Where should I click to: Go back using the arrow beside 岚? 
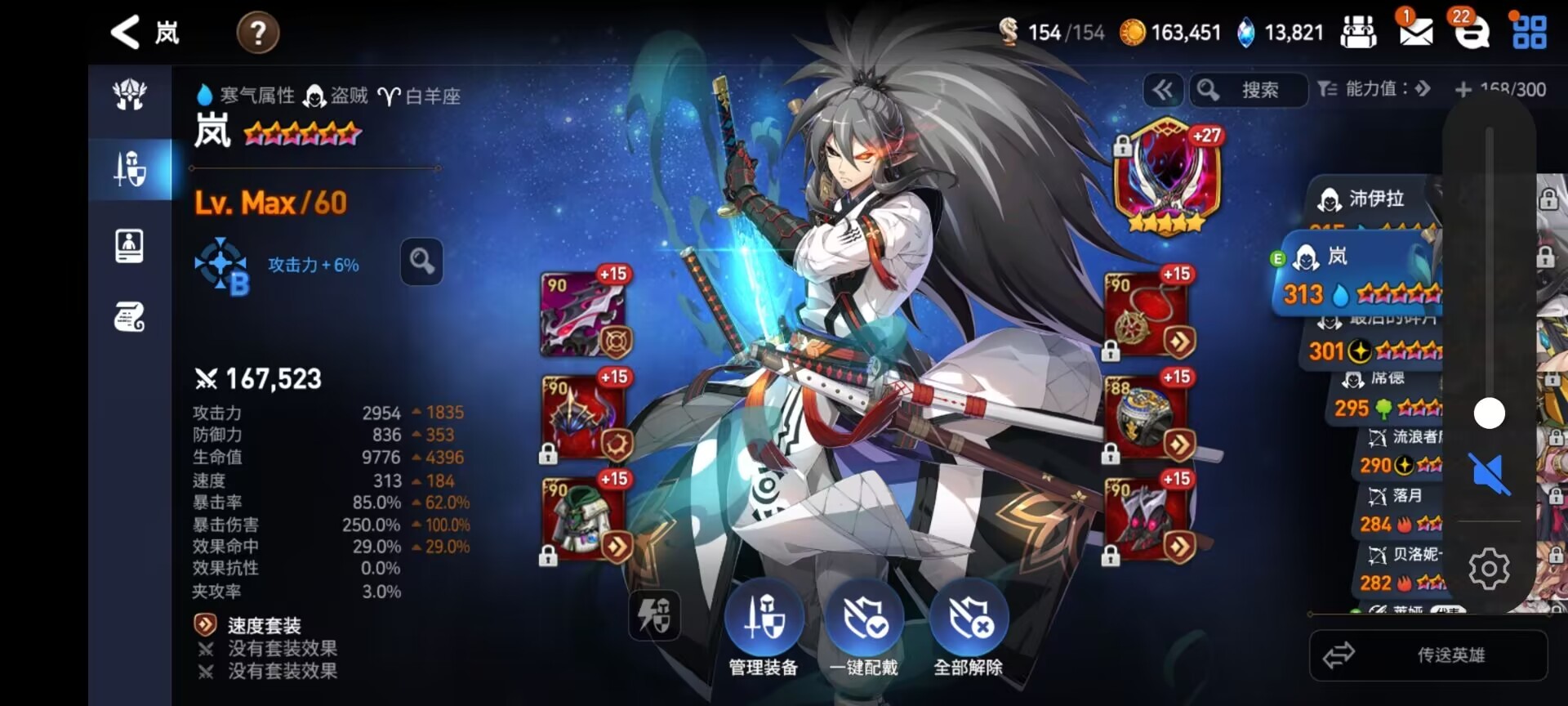coord(125,33)
